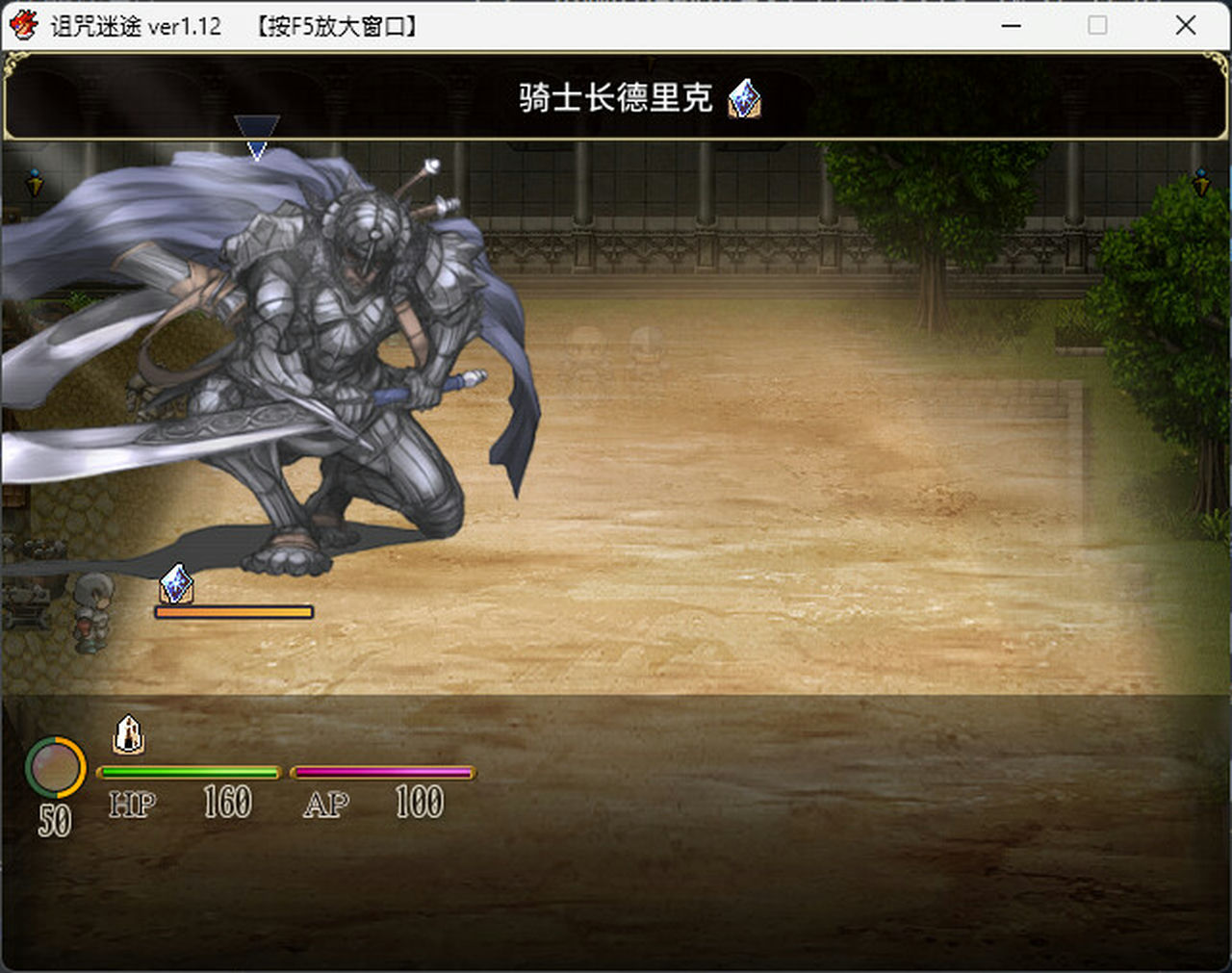This screenshot has width=1232, height=973.
Task: Click the circular gauge emblem showing 50
Action: [x=57, y=769]
